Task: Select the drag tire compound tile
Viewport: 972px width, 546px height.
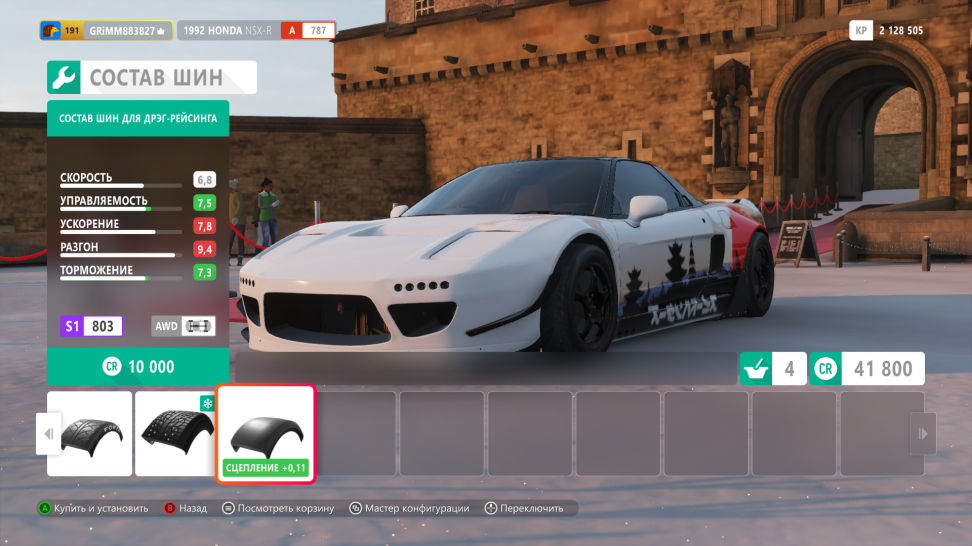Action: click(x=266, y=432)
